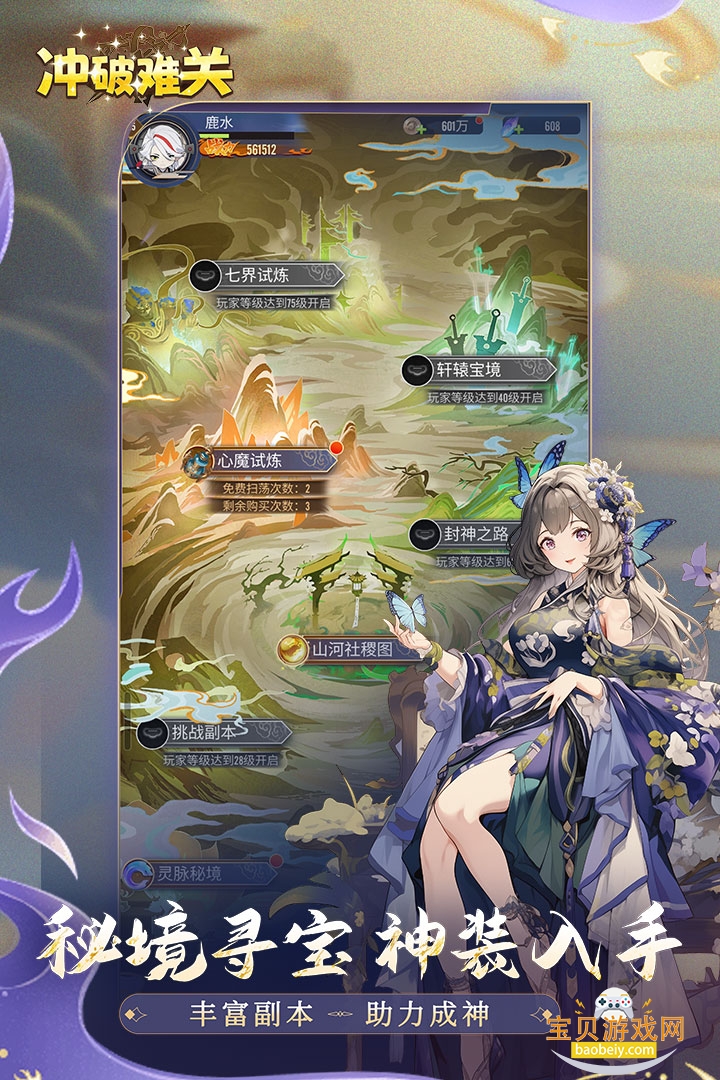Open the 轩辕宝境 dungeon
This screenshot has height=1080, width=720.
point(477,370)
